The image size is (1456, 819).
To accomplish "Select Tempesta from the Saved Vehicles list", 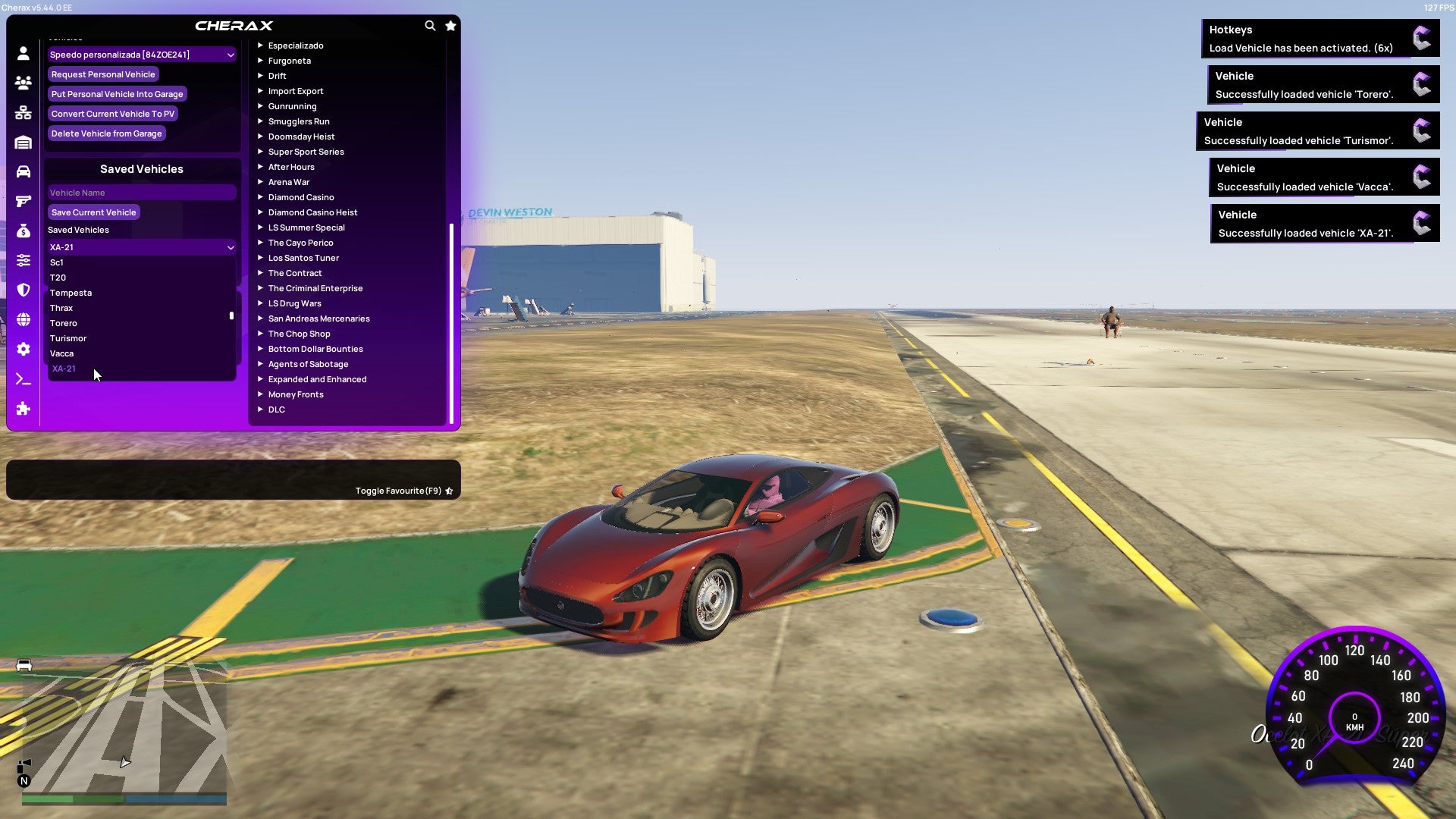I will (x=71, y=293).
